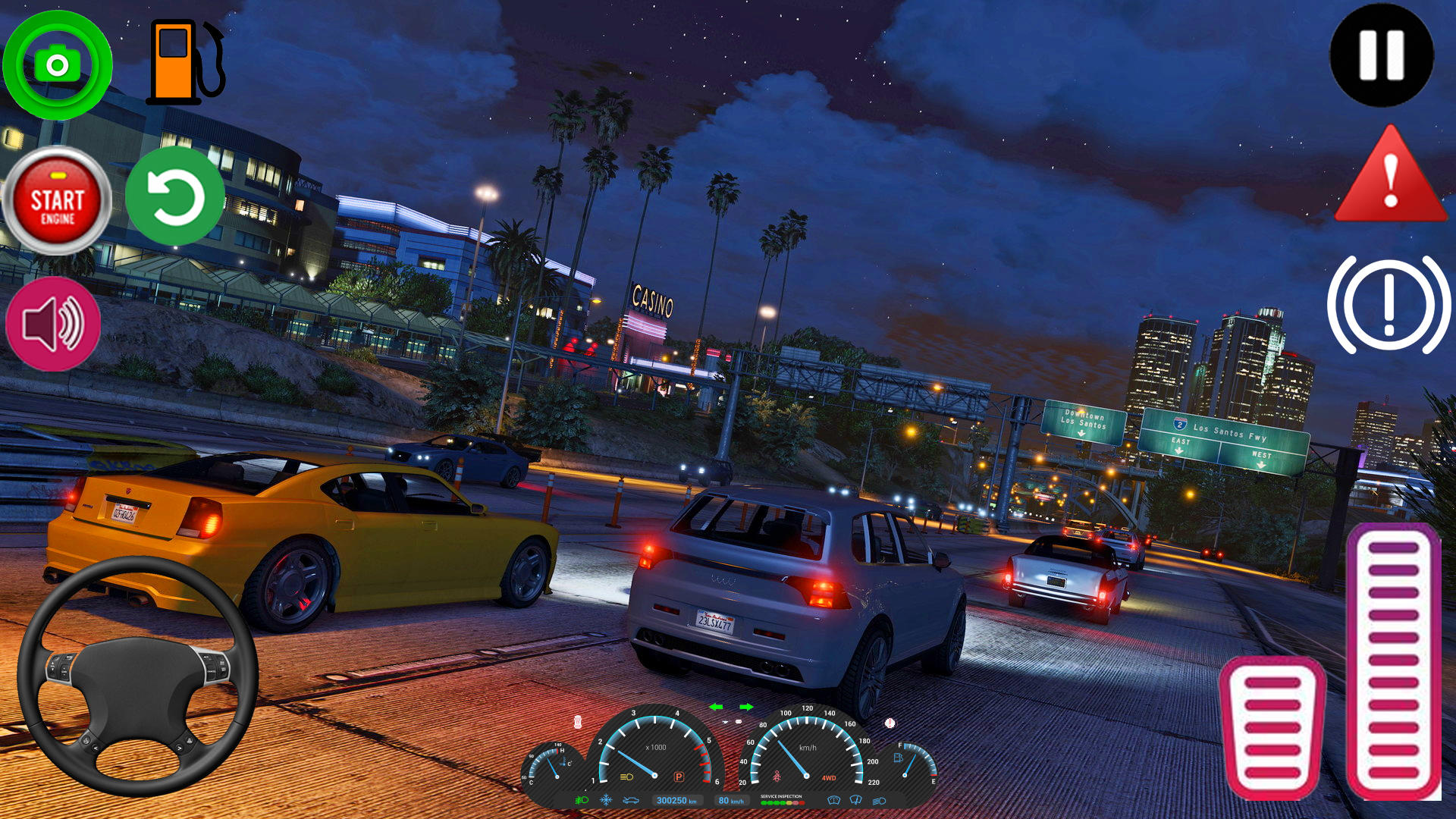The width and height of the screenshot is (1456, 819).
Task: Tap the seatbelt reminder icon inside the speedometer
Action: [x=777, y=775]
